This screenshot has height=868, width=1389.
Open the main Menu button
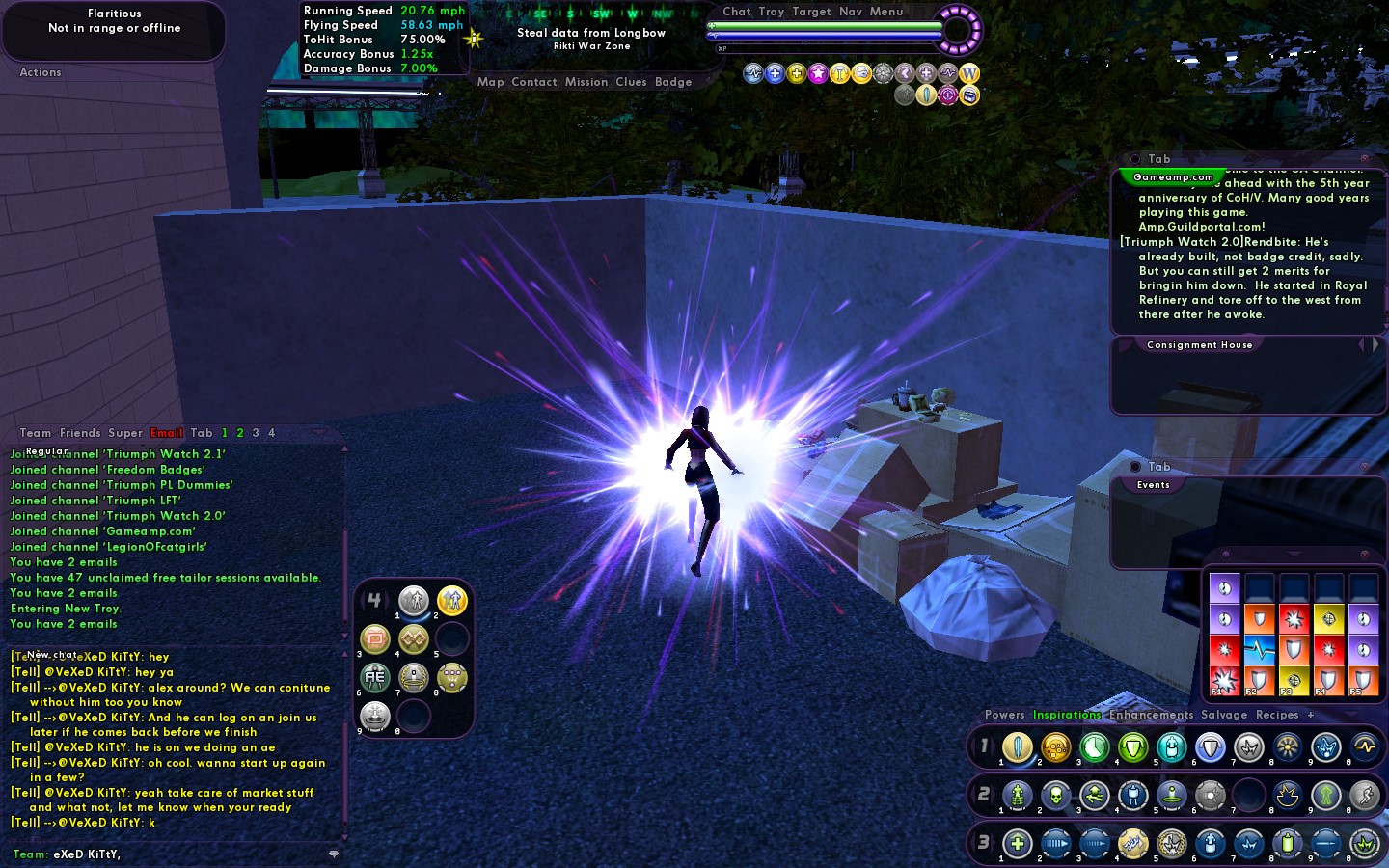click(886, 12)
